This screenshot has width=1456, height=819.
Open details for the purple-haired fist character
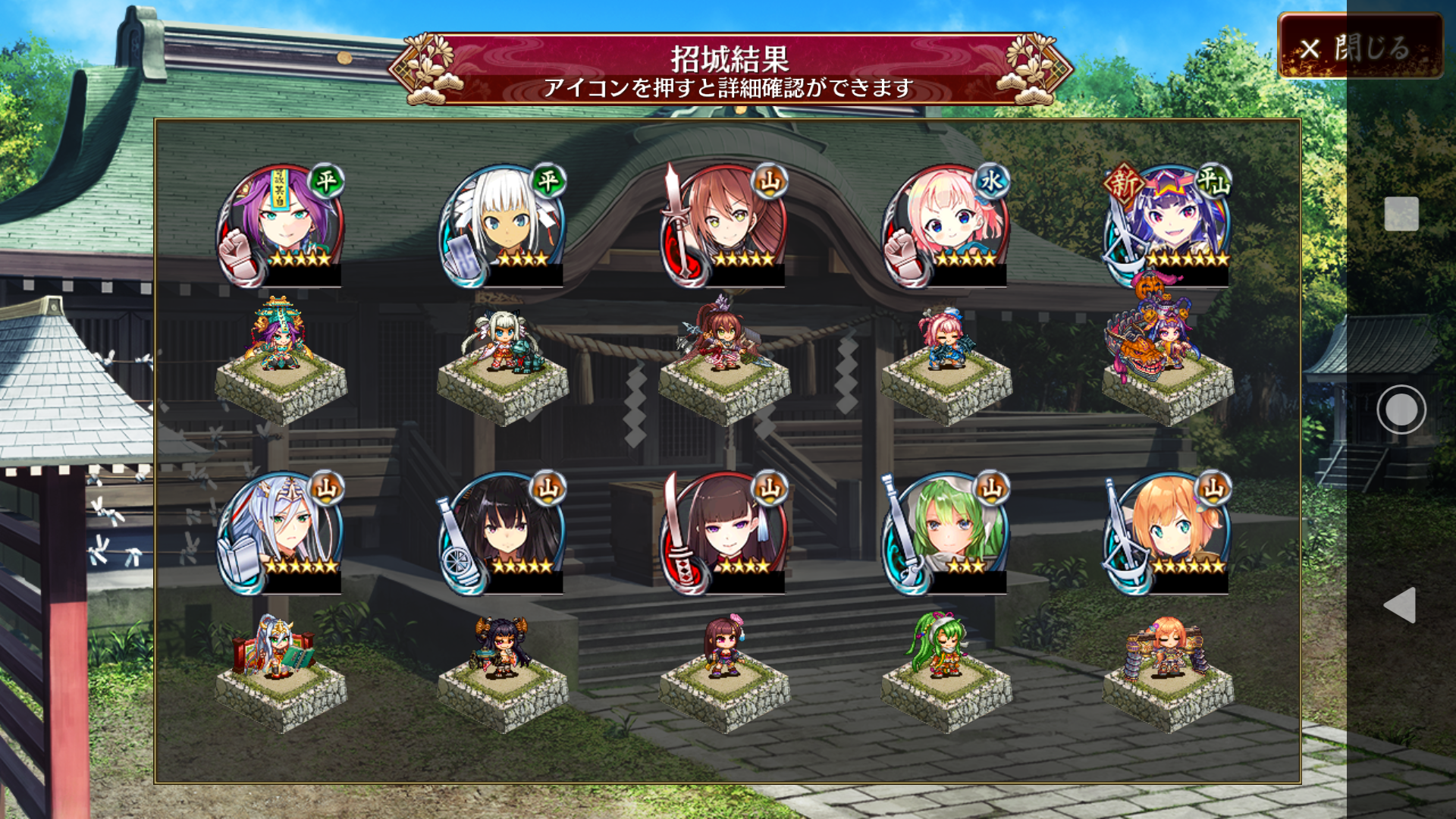tap(281, 225)
